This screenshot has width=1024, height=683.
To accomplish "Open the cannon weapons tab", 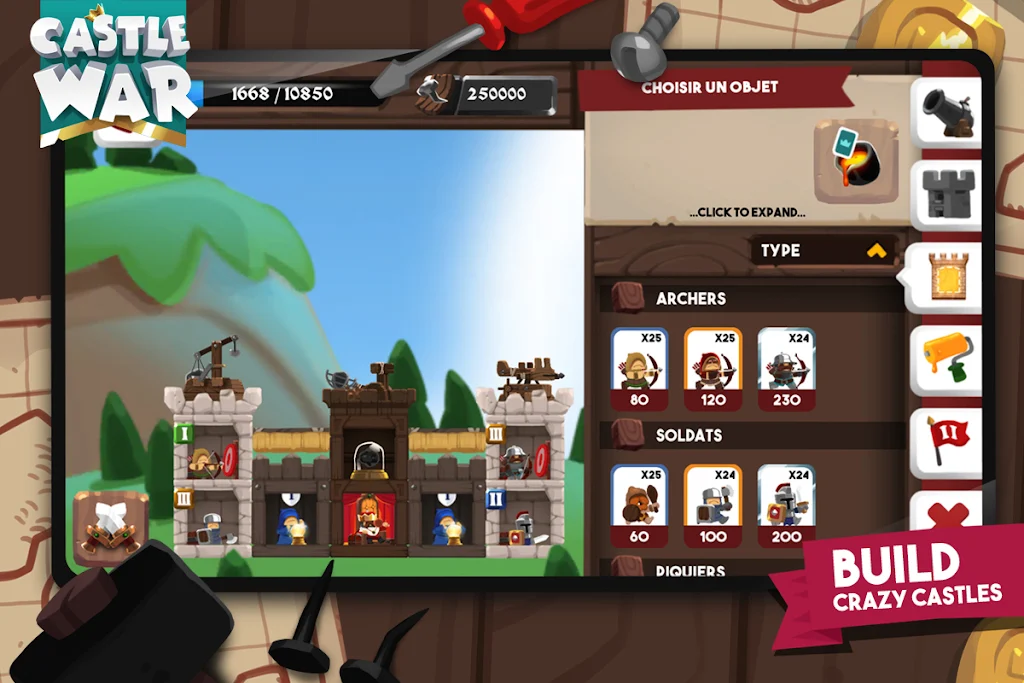I will tap(945, 113).
